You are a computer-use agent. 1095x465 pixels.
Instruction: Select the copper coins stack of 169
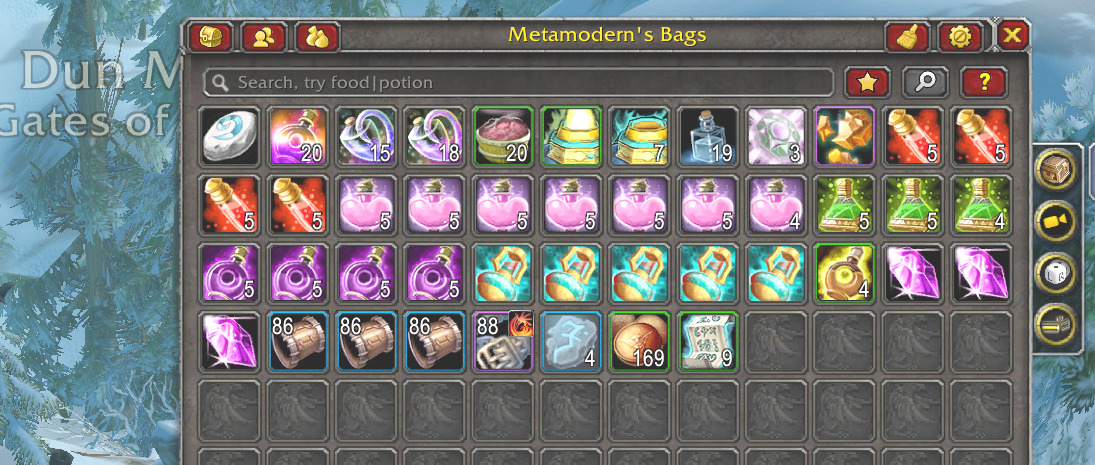639,341
